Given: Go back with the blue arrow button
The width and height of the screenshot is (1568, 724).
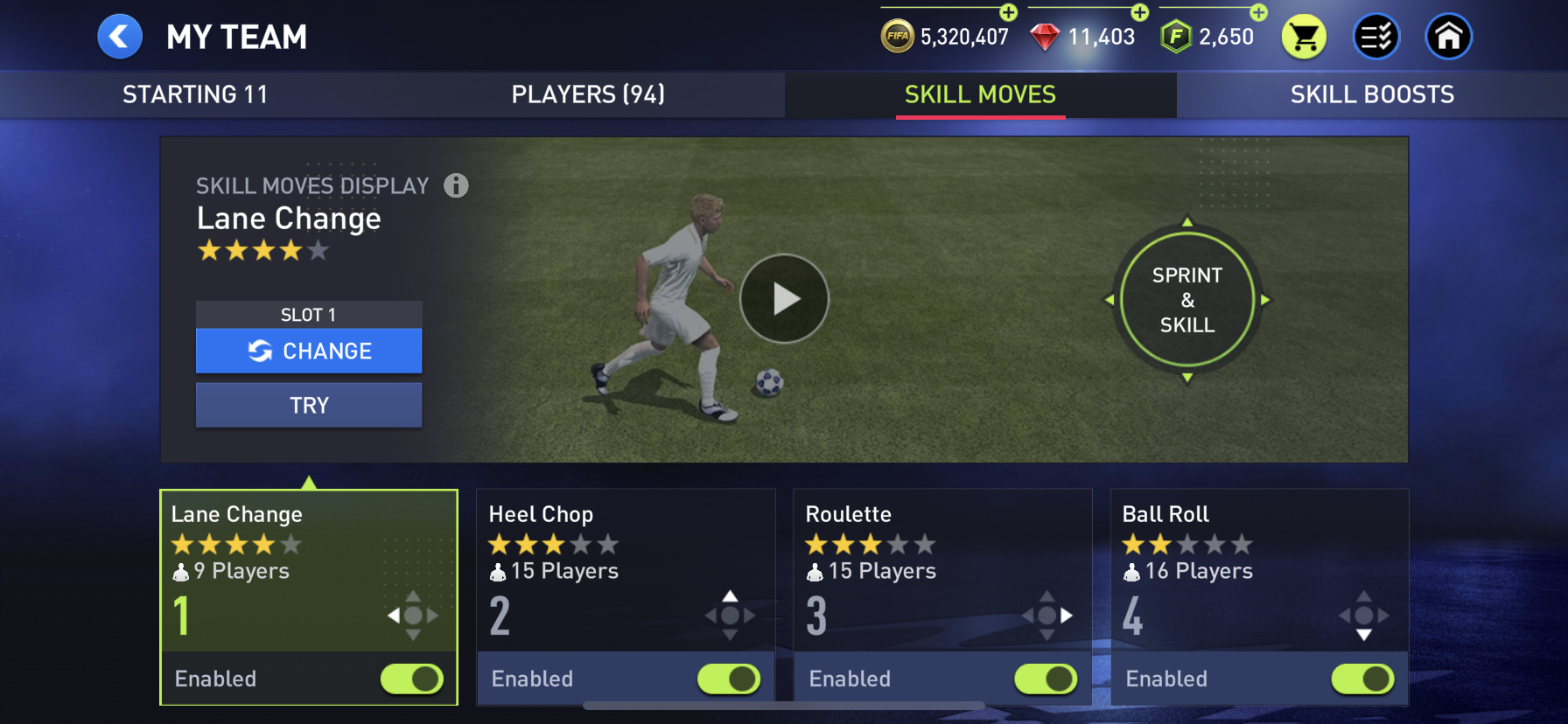Looking at the screenshot, I should point(120,37).
